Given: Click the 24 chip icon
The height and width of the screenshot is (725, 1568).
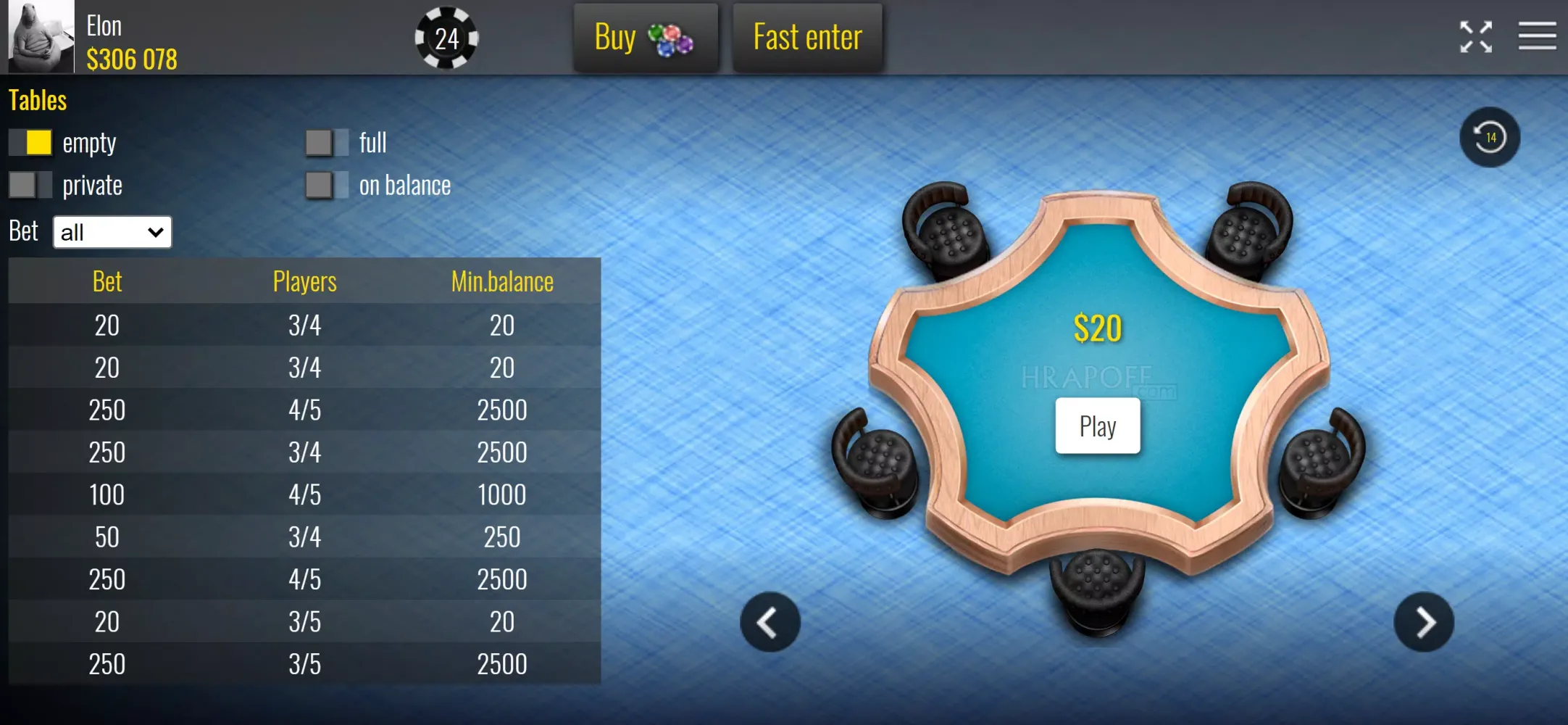Looking at the screenshot, I should pyautogui.click(x=446, y=38).
